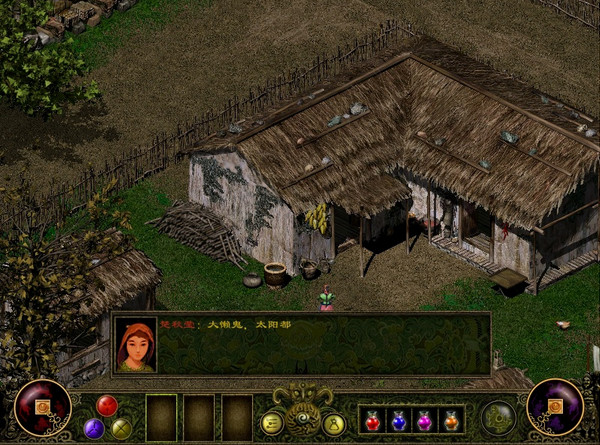Click the icon inside the red orb
600x445 pixels.
[x=43, y=407]
